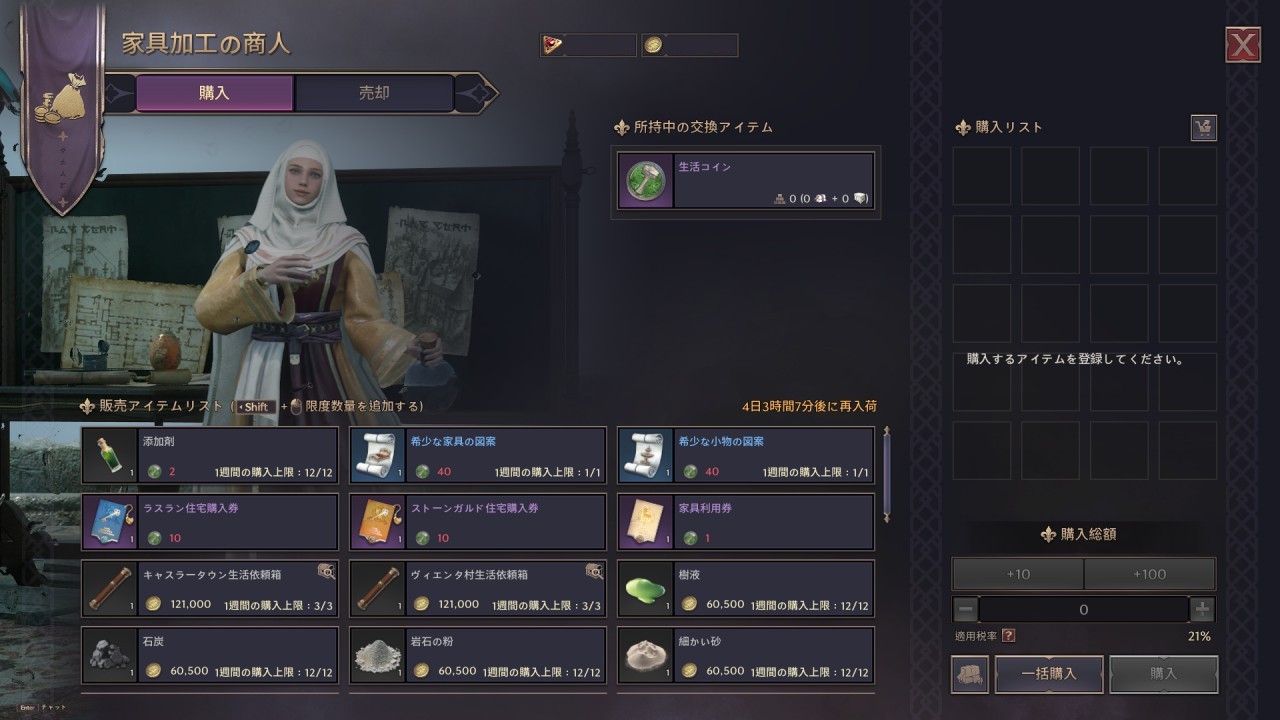
Task: Add 100 with the +100 button
Action: [1150, 574]
